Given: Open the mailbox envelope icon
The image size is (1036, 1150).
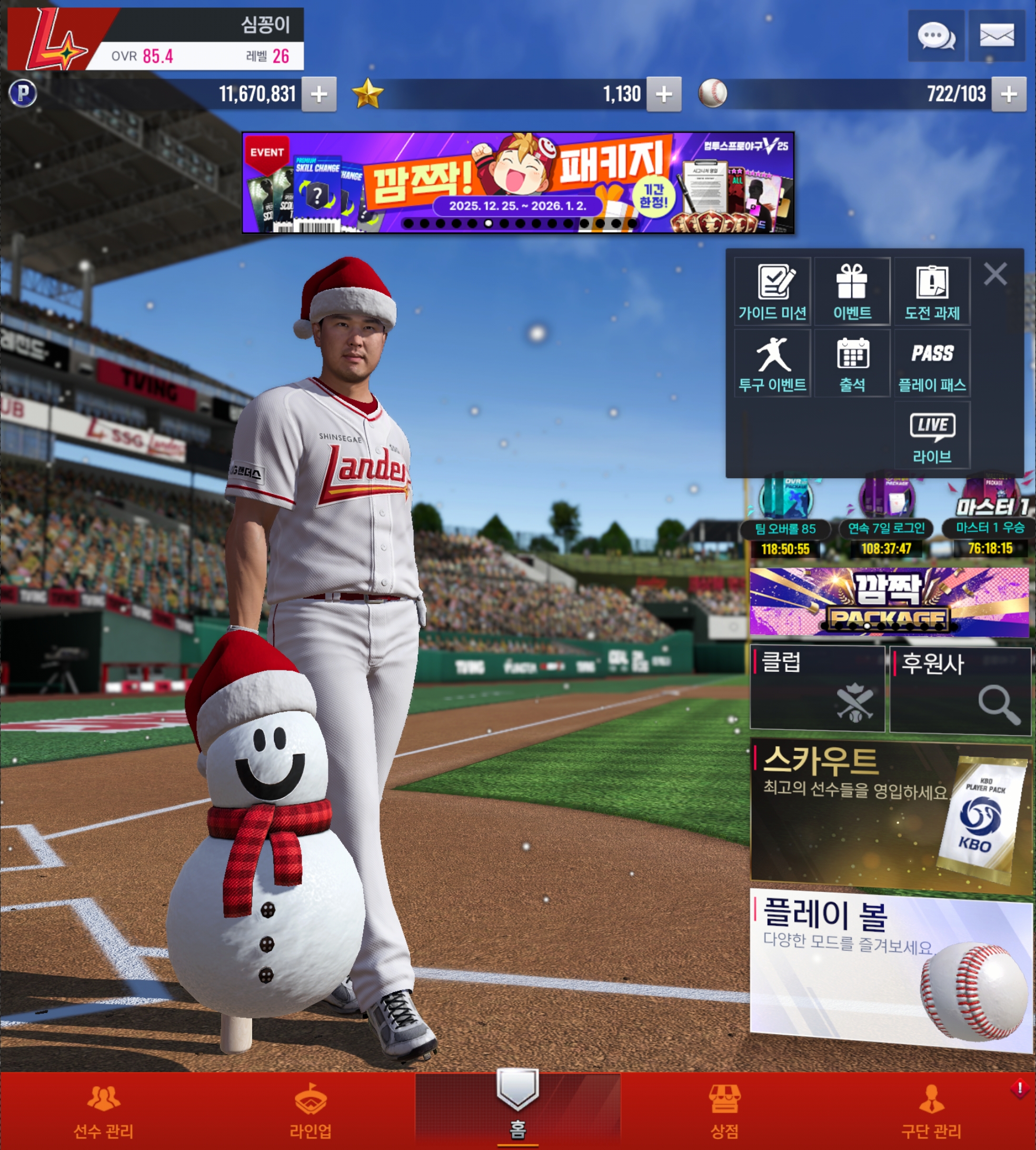Looking at the screenshot, I should click(x=996, y=36).
